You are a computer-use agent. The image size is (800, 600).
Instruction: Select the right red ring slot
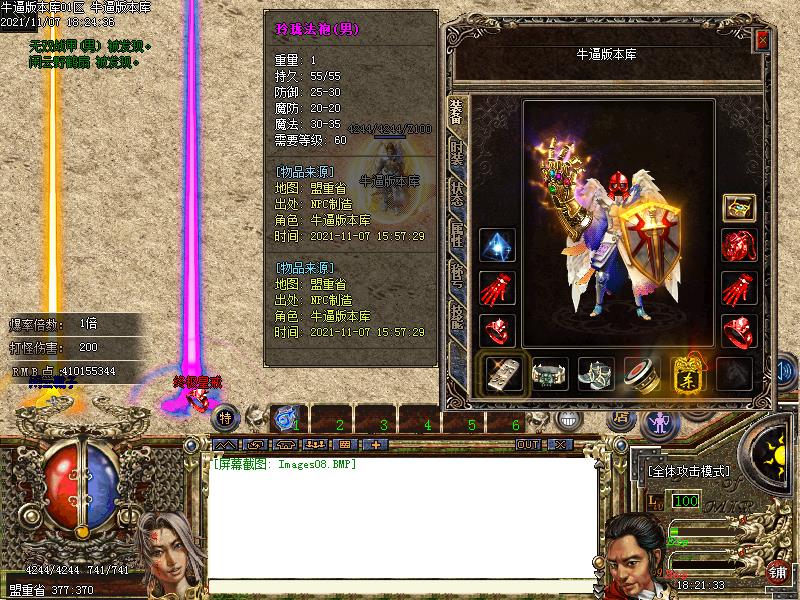[739, 330]
